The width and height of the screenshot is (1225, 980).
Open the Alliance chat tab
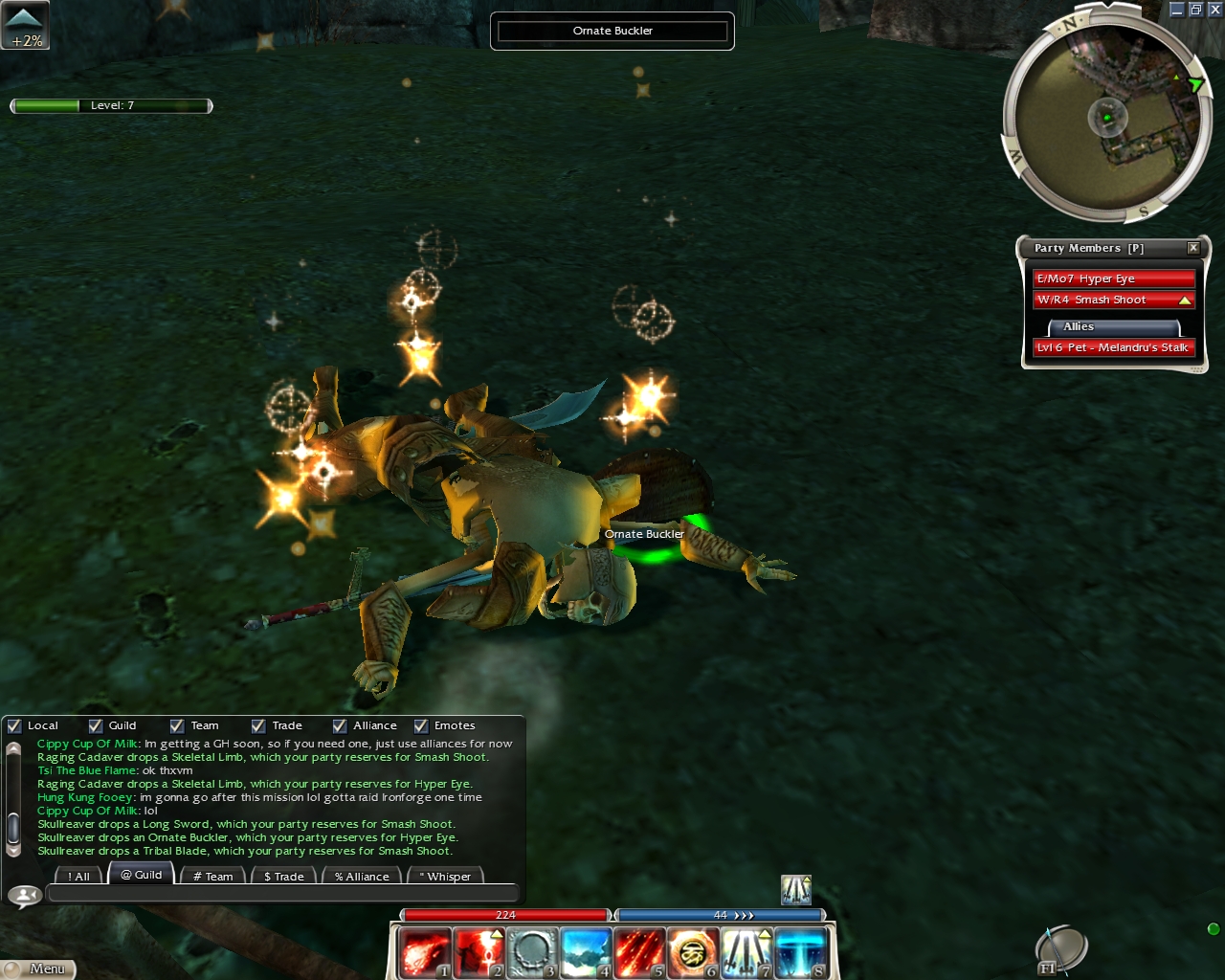tap(362, 876)
